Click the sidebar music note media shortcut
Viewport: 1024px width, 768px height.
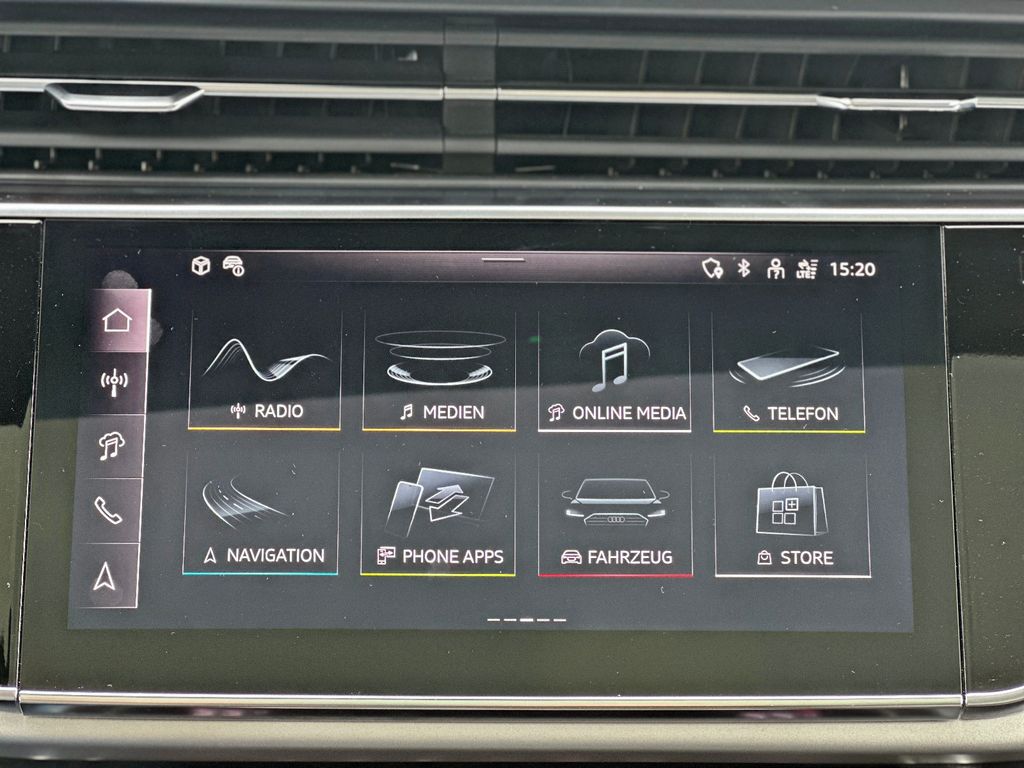pyautogui.click(x=112, y=446)
